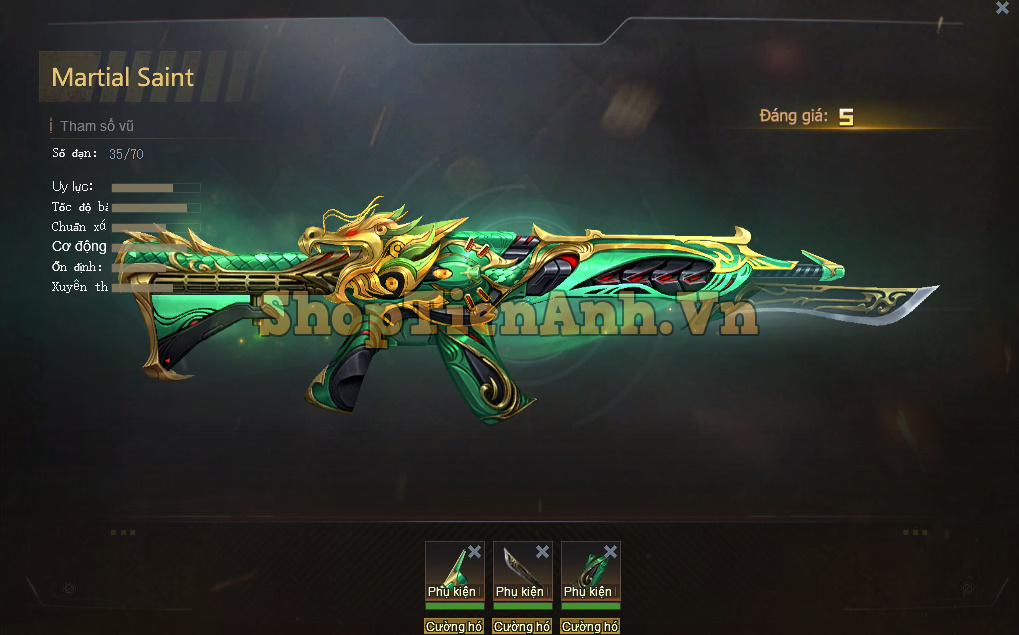Screen dimensions: 1019x635
Task: Click Cường hoá under the bayonet blade
Action: [x=522, y=627]
